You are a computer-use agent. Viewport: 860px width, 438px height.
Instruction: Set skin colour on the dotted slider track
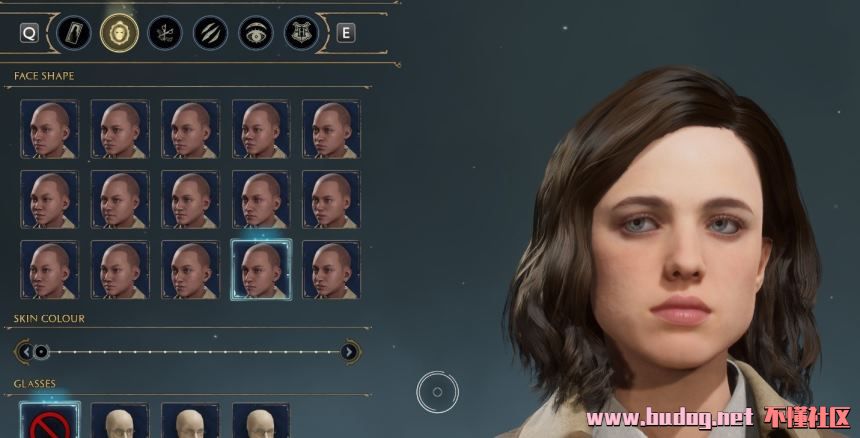[190, 351]
